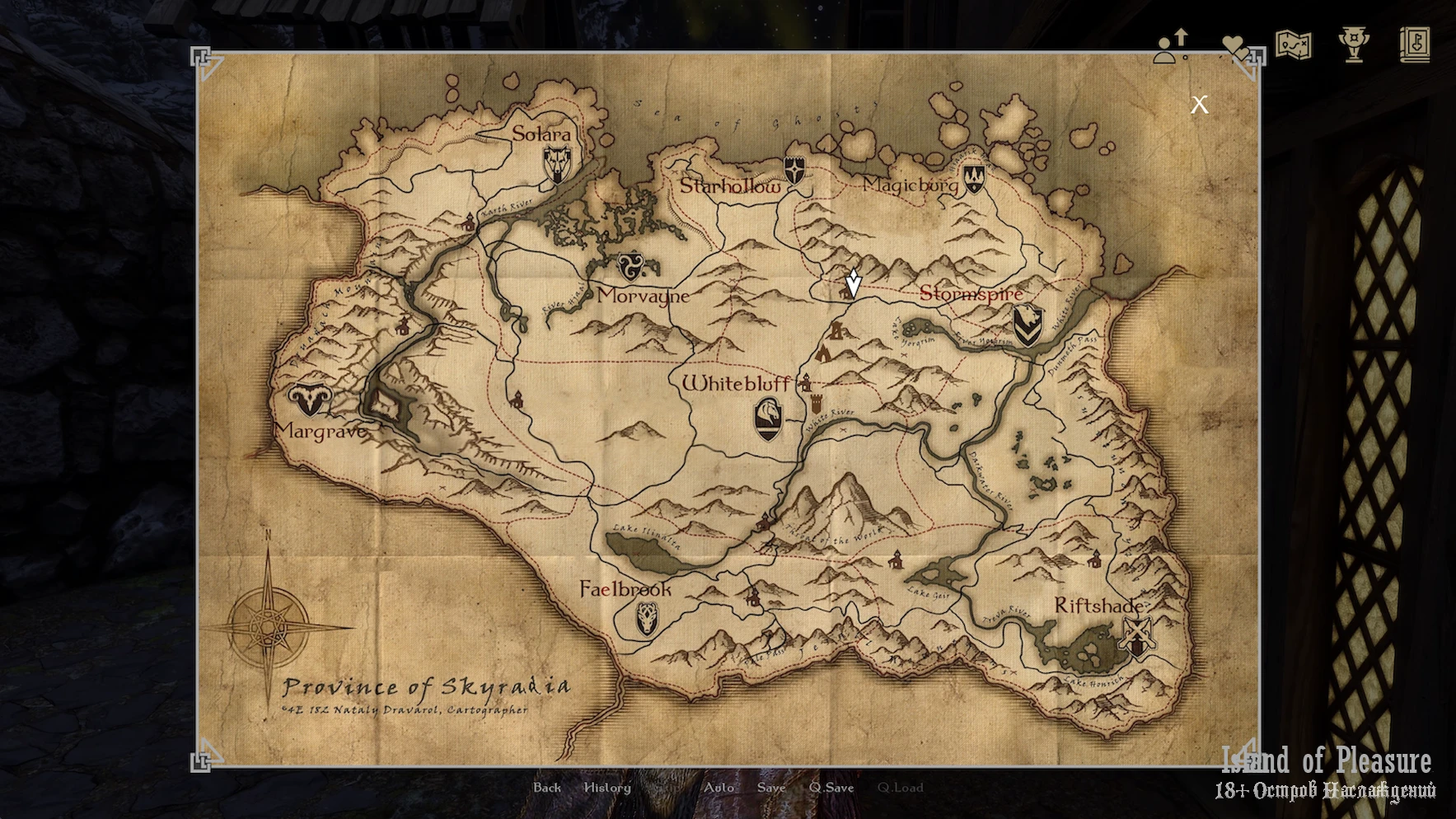Image resolution: width=1456 pixels, height=819 pixels.
Task: Choose the Faelbrook stag crest
Action: (648, 618)
